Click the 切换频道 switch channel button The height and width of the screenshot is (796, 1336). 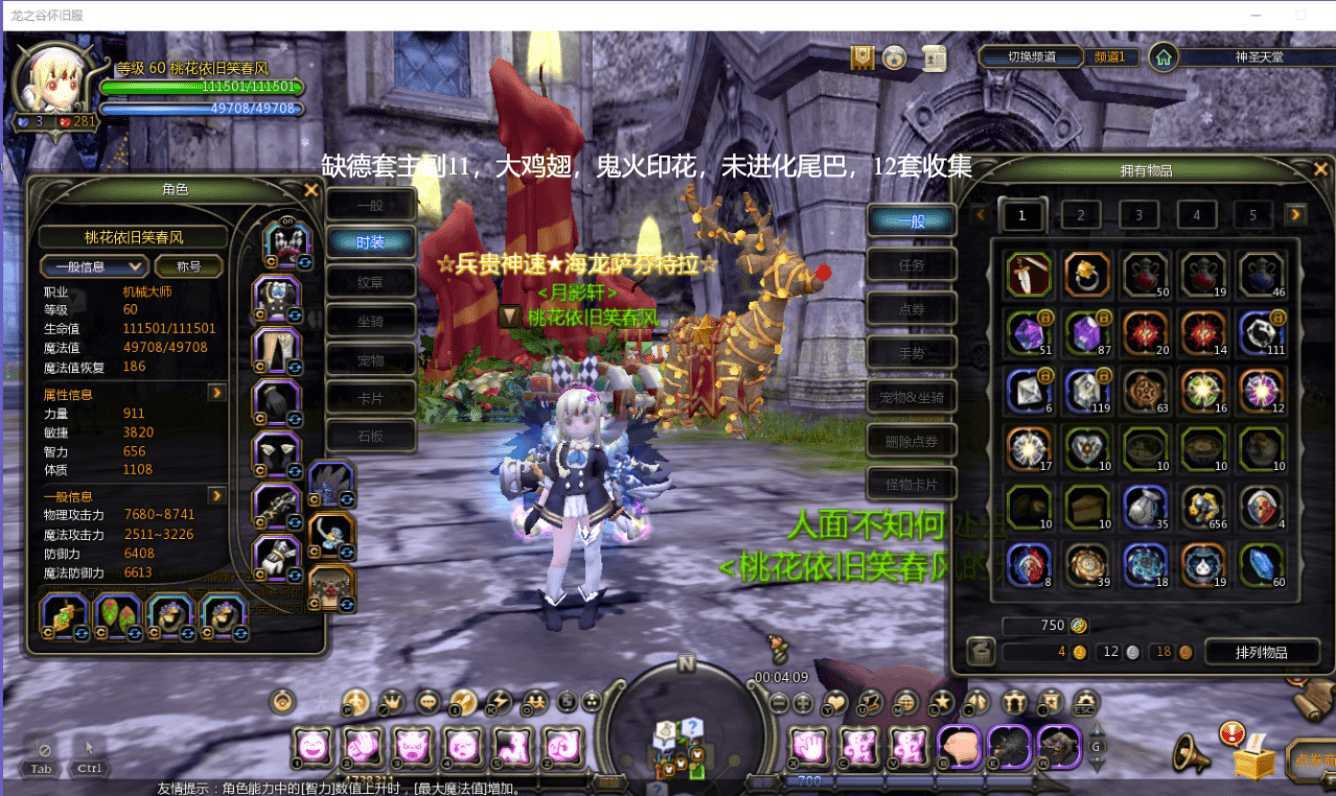point(1030,57)
